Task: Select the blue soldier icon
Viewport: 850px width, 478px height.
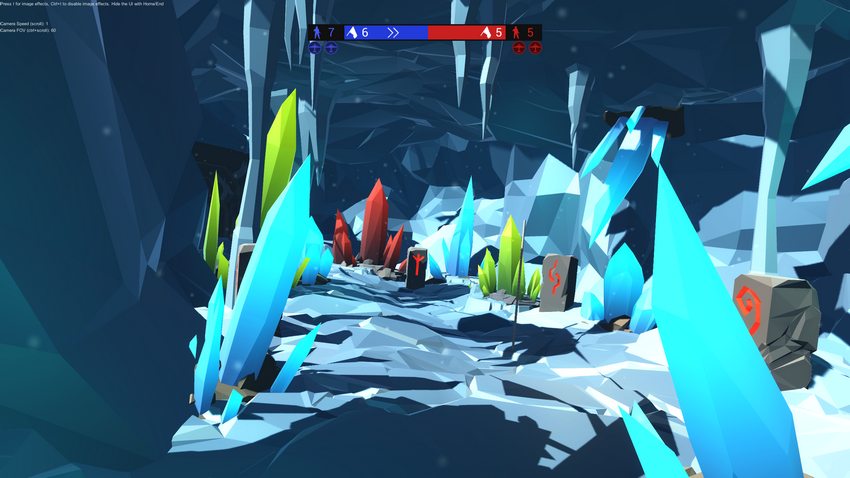Action: [317, 32]
